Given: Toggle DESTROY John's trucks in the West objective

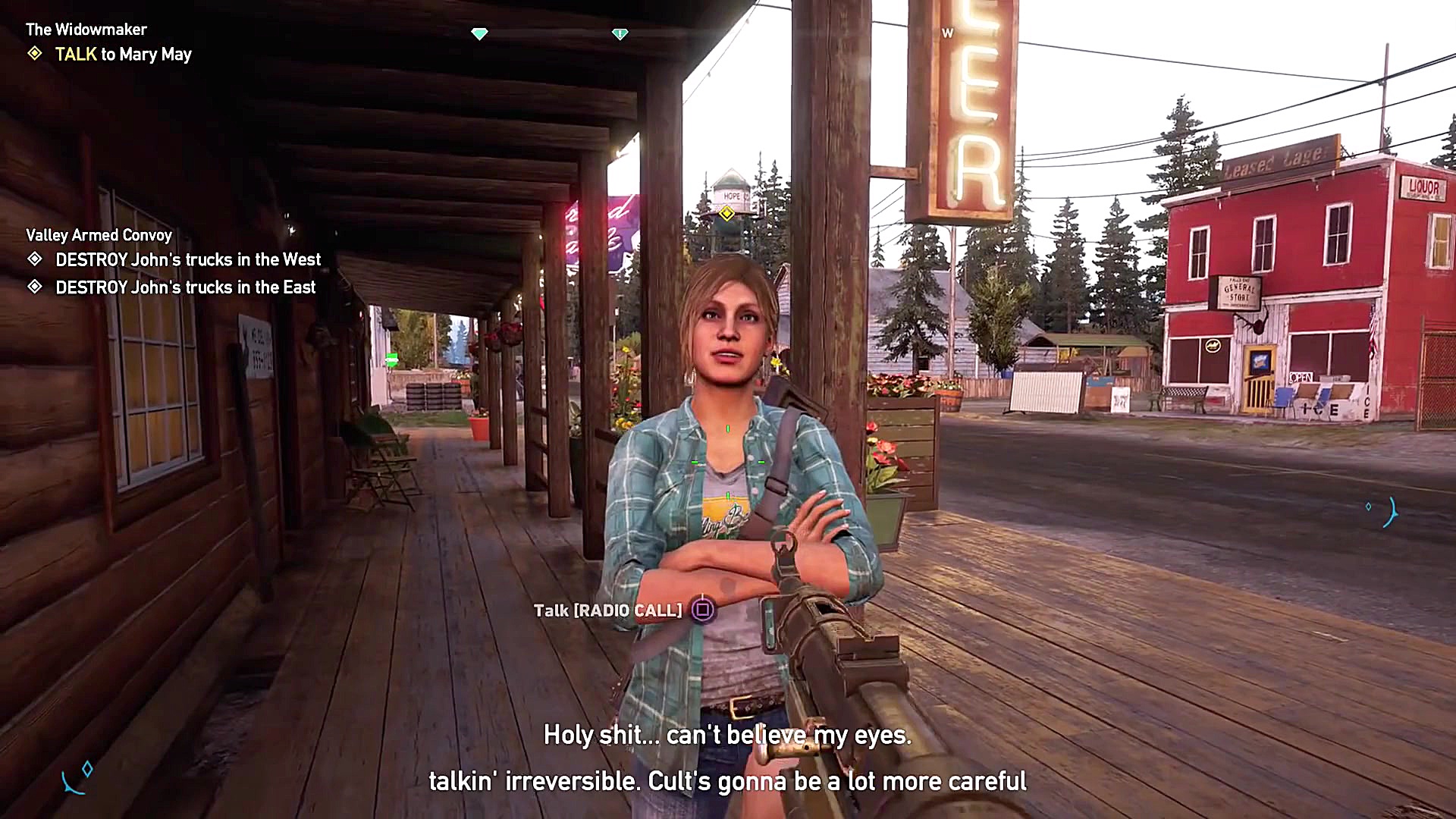Looking at the screenshot, I should (x=187, y=259).
